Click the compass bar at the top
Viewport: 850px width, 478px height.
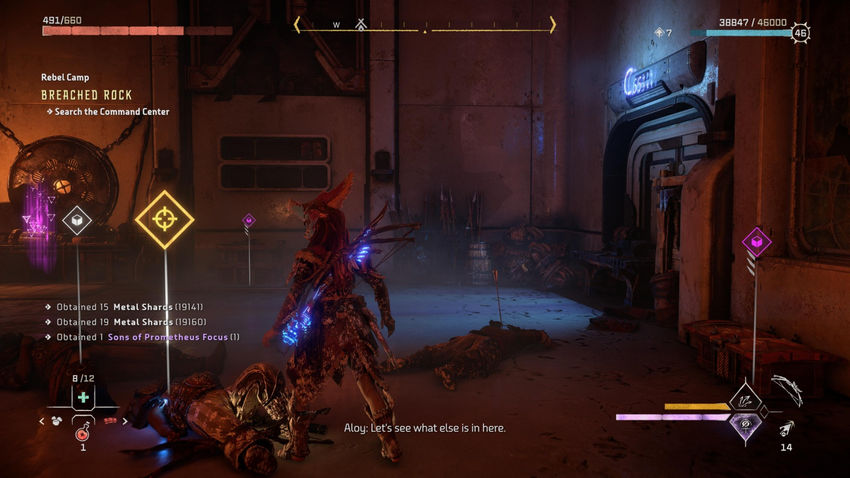(x=424, y=25)
